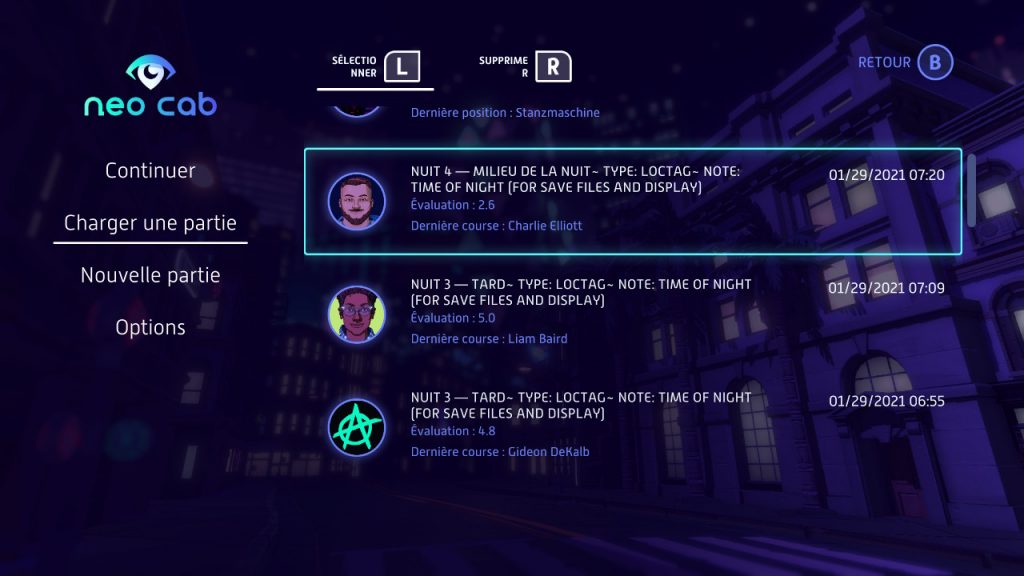Image resolution: width=1024 pixels, height=576 pixels.
Task: Open the Options menu
Action: coord(150,327)
